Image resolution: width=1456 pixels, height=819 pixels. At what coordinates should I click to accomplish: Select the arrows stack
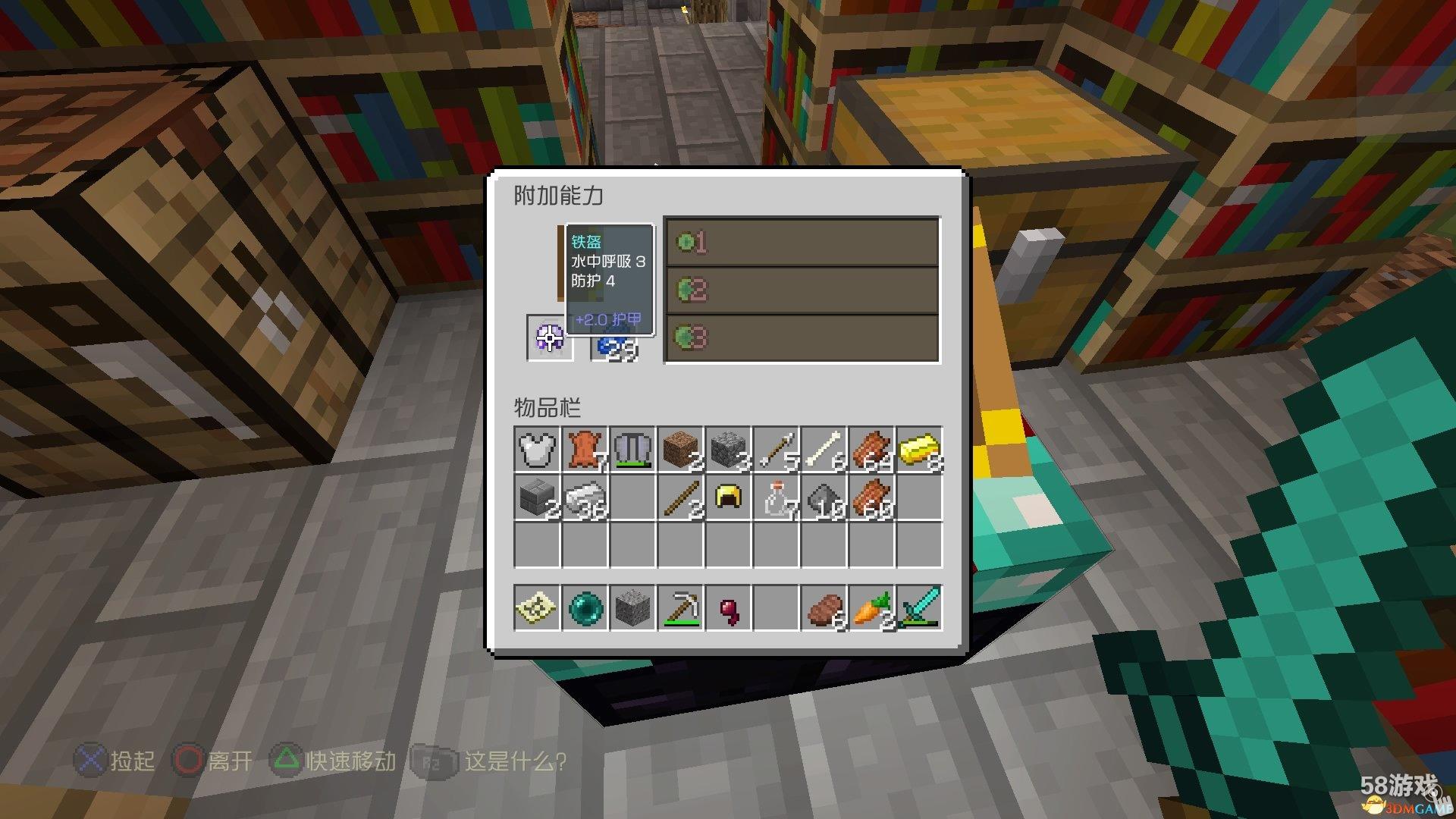pyautogui.click(x=776, y=450)
